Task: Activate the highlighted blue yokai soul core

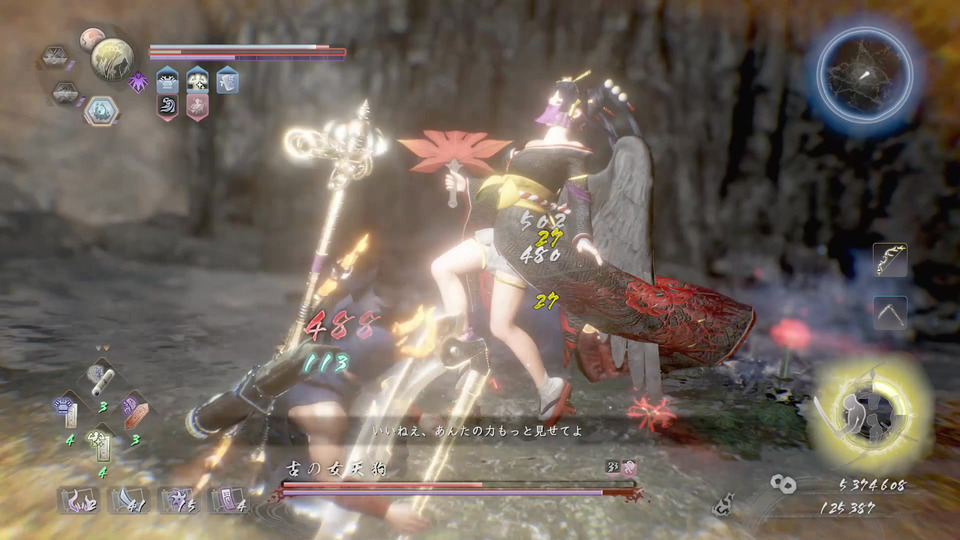Action: pos(99,111)
